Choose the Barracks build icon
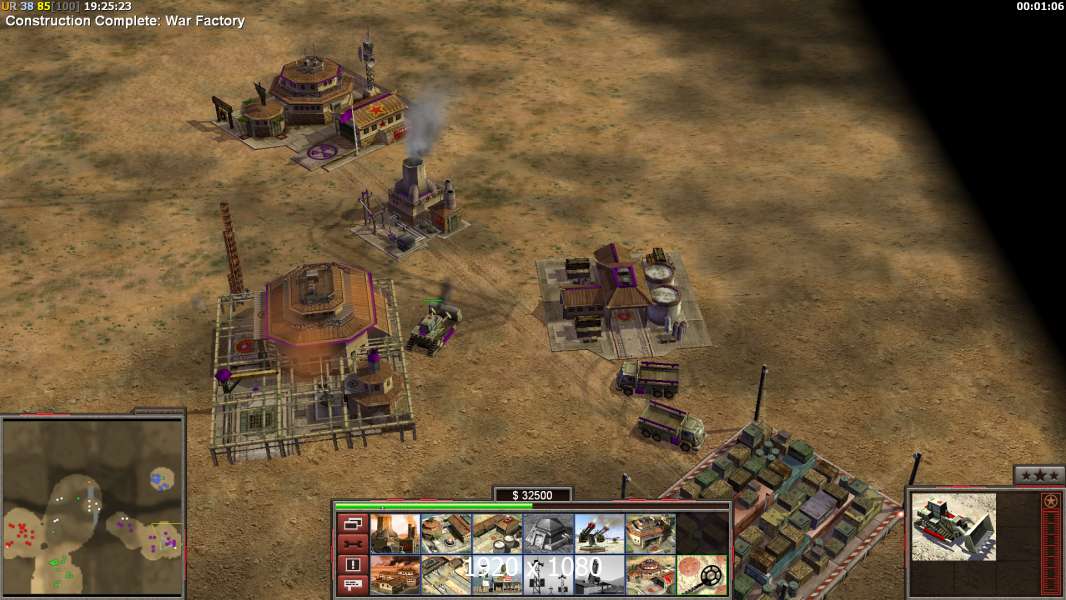This screenshot has height=600, width=1066. 446,534
